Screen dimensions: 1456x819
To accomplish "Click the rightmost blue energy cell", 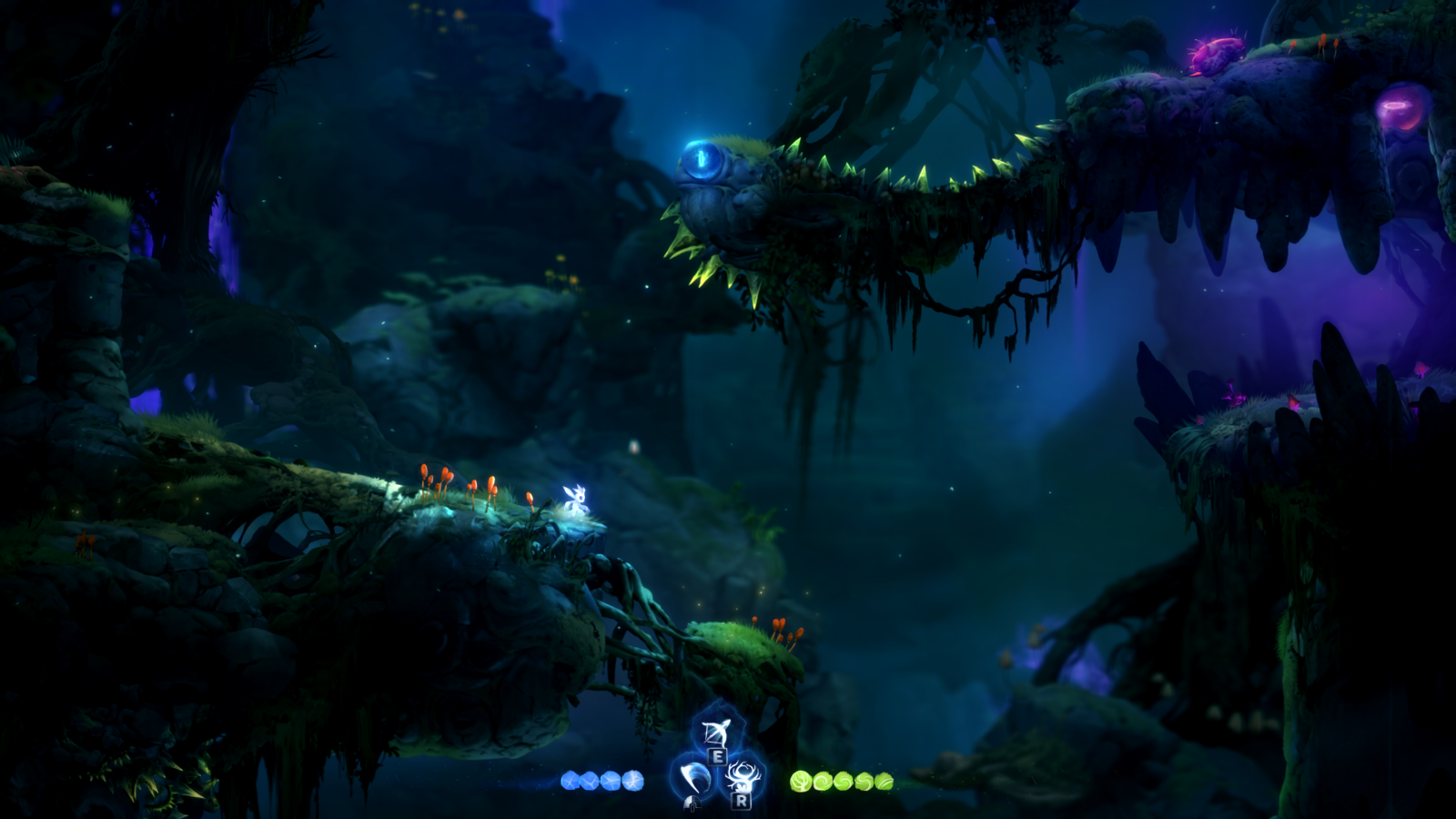I will point(633,779).
